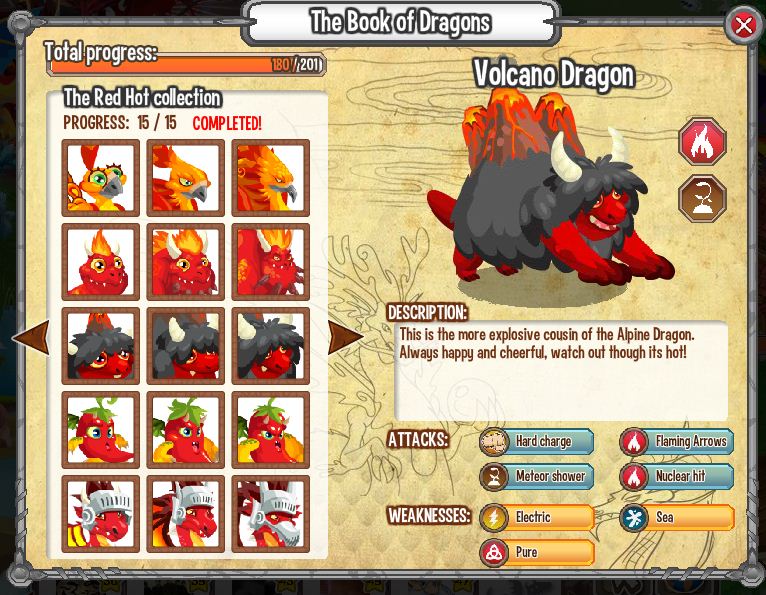Image resolution: width=766 pixels, height=595 pixels.
Task: Select the baby chili pepper dragon thumbnail
Action: (100, 430)
